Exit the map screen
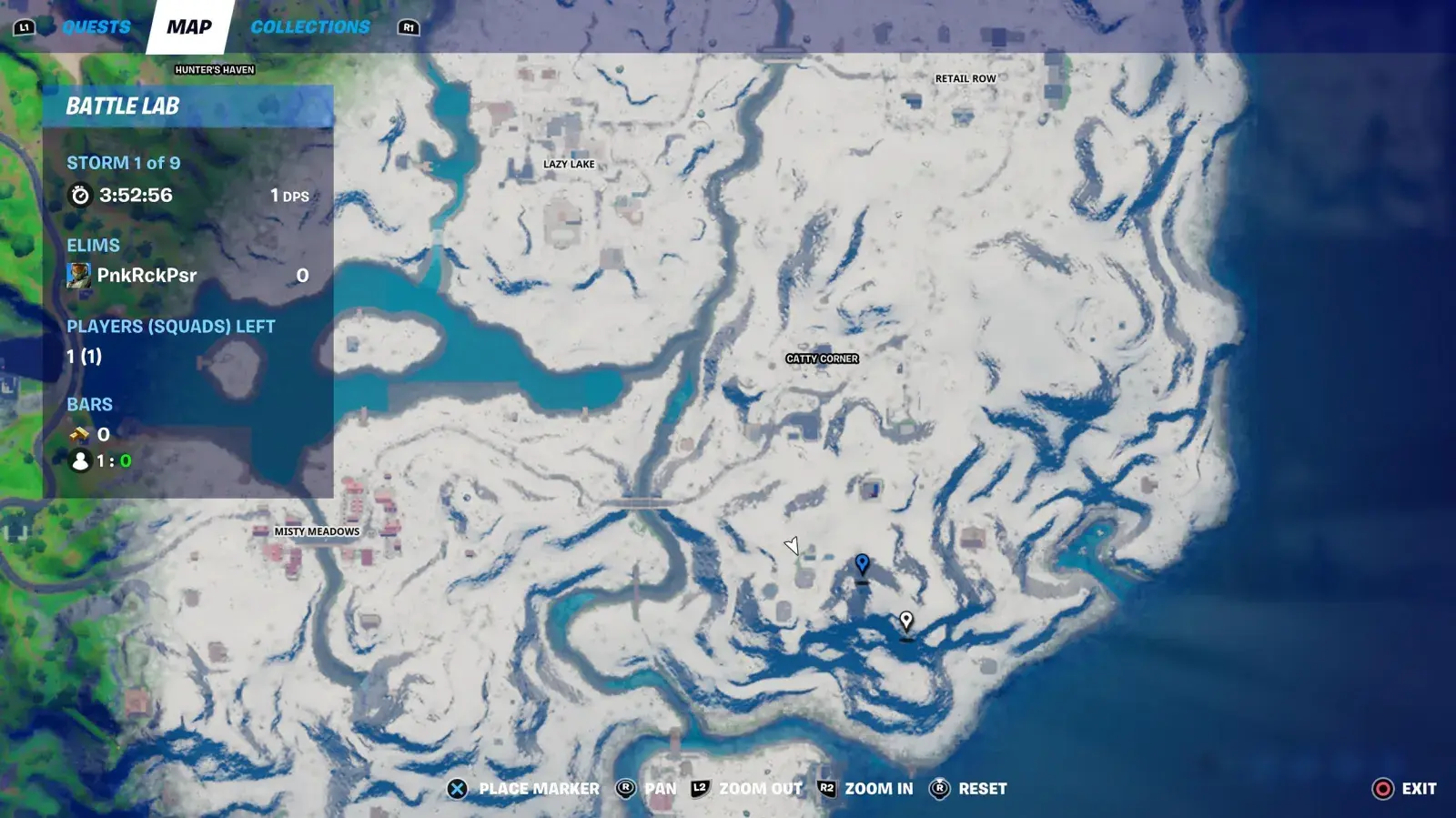 (1404, 789)
